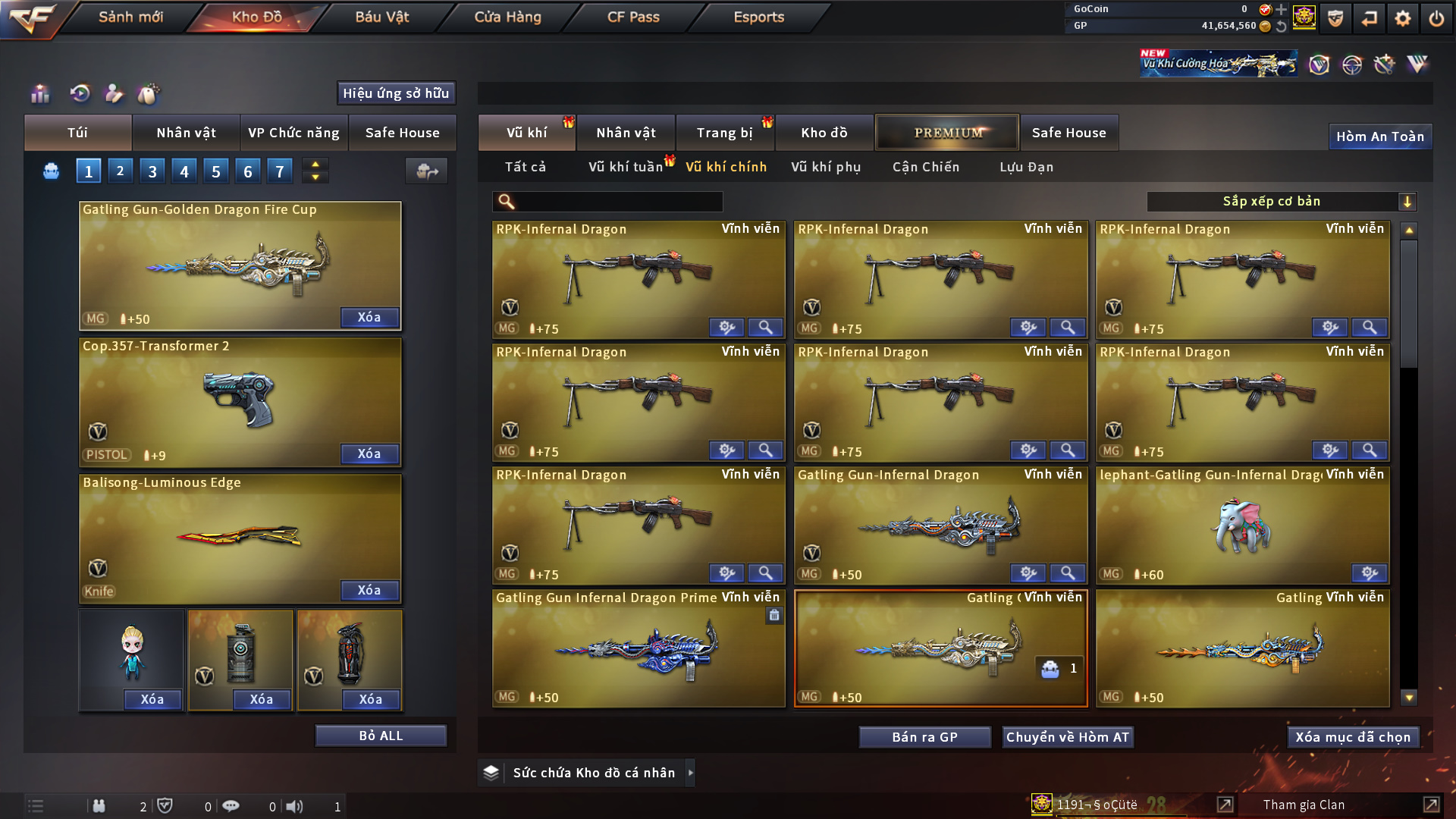Switch to the Nhân vật bag tab
This screenshot has width=1456, height=819.
[x=186, y=133]
